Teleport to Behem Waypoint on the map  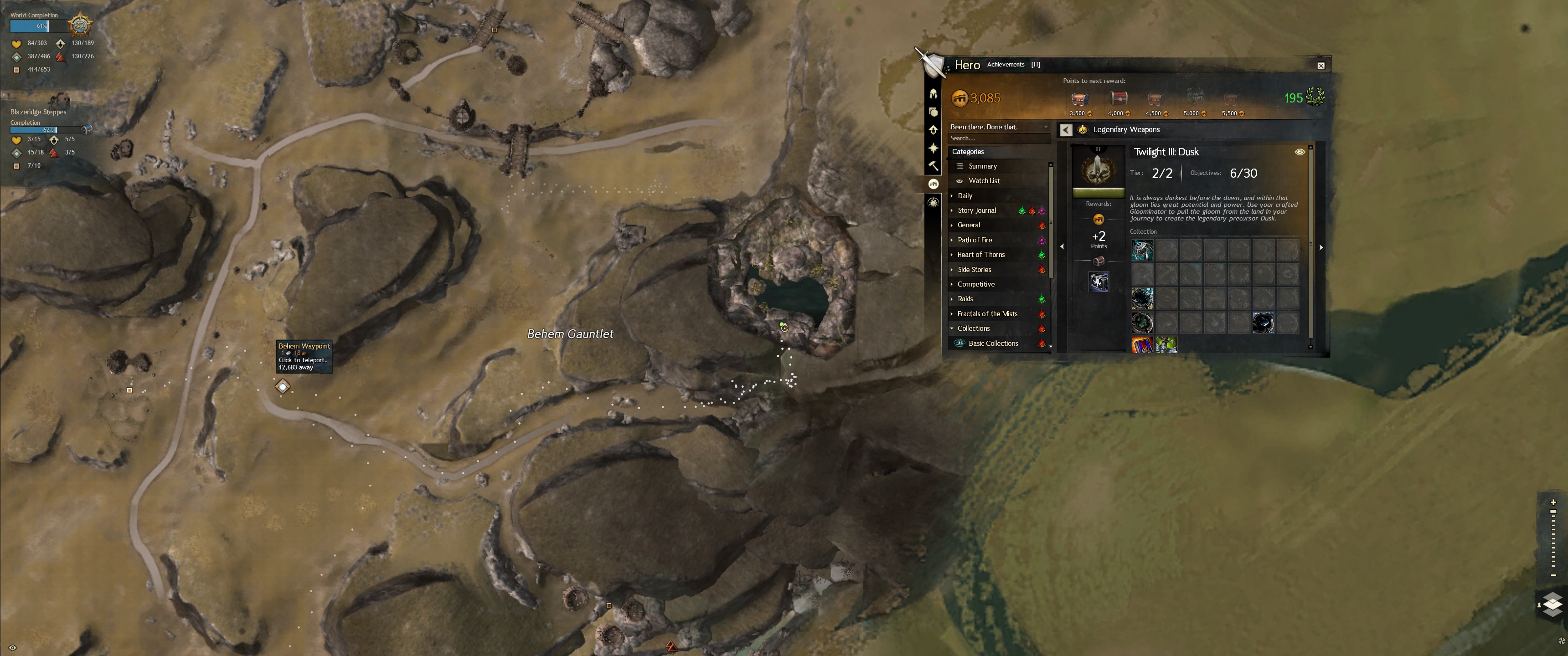283,386
